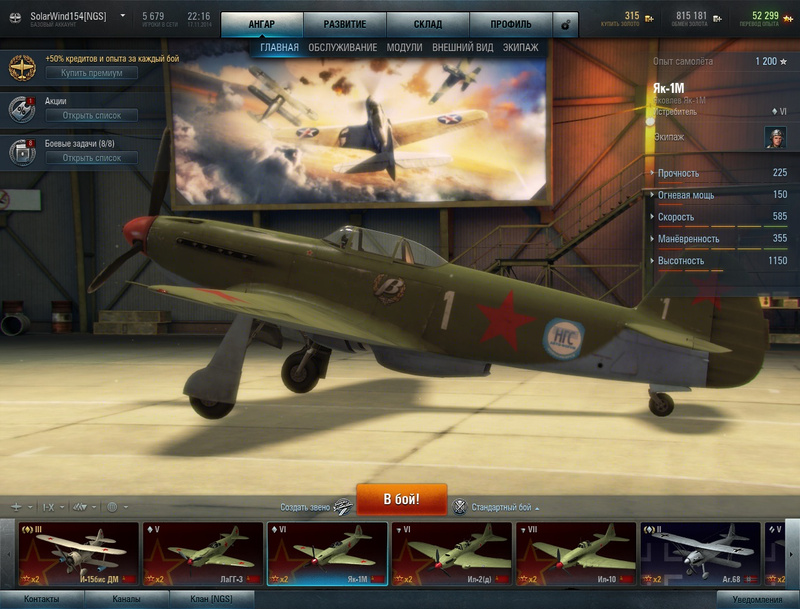Open the Акции list
The image size is (800, 609).
(91, 115)
